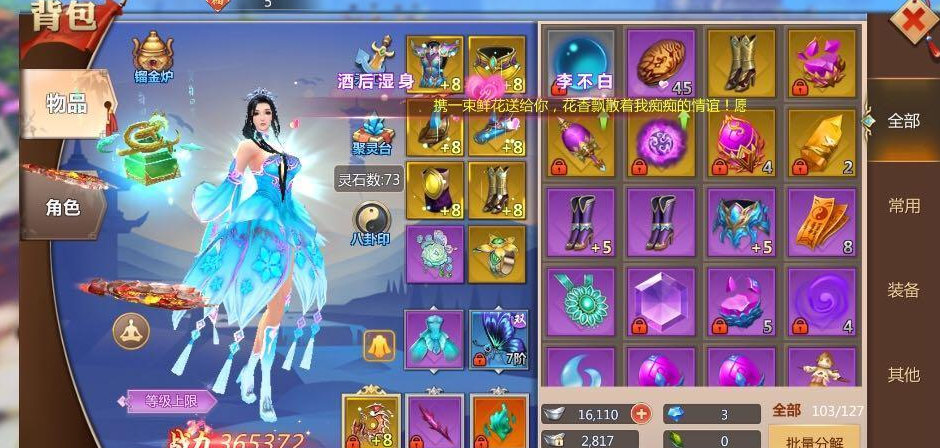Viewport: 940px width, 448px height.
Task: Close the backpack window
Action: point(912,22)
